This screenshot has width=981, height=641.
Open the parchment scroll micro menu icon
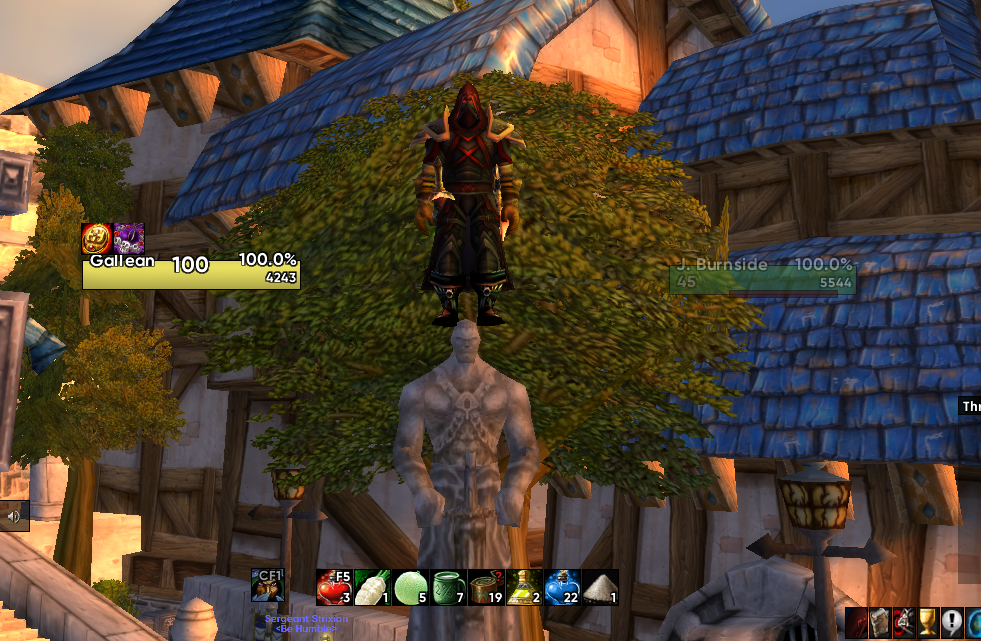[x=880, y=622]
